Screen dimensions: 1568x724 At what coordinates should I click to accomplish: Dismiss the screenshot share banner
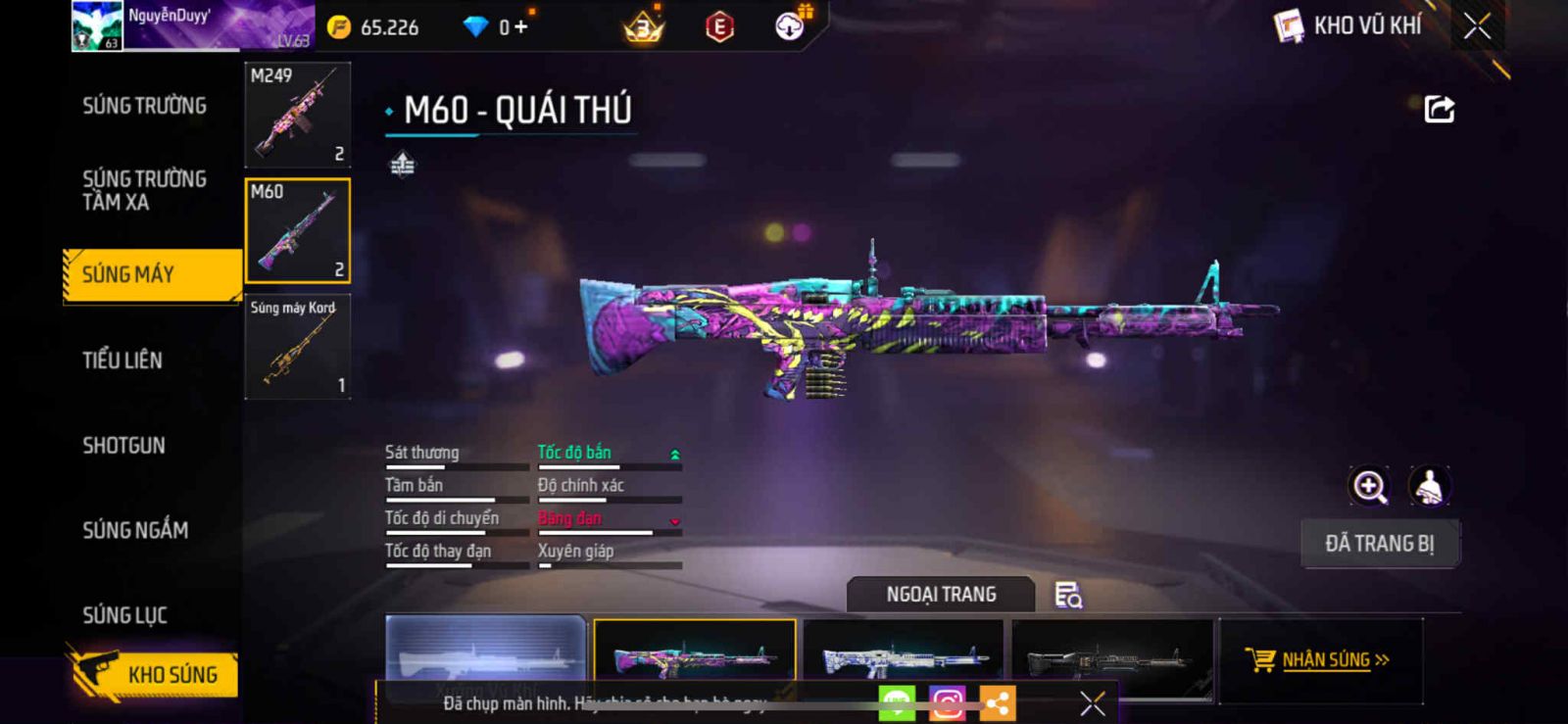pyautogui.click(x=1093, y=702)
